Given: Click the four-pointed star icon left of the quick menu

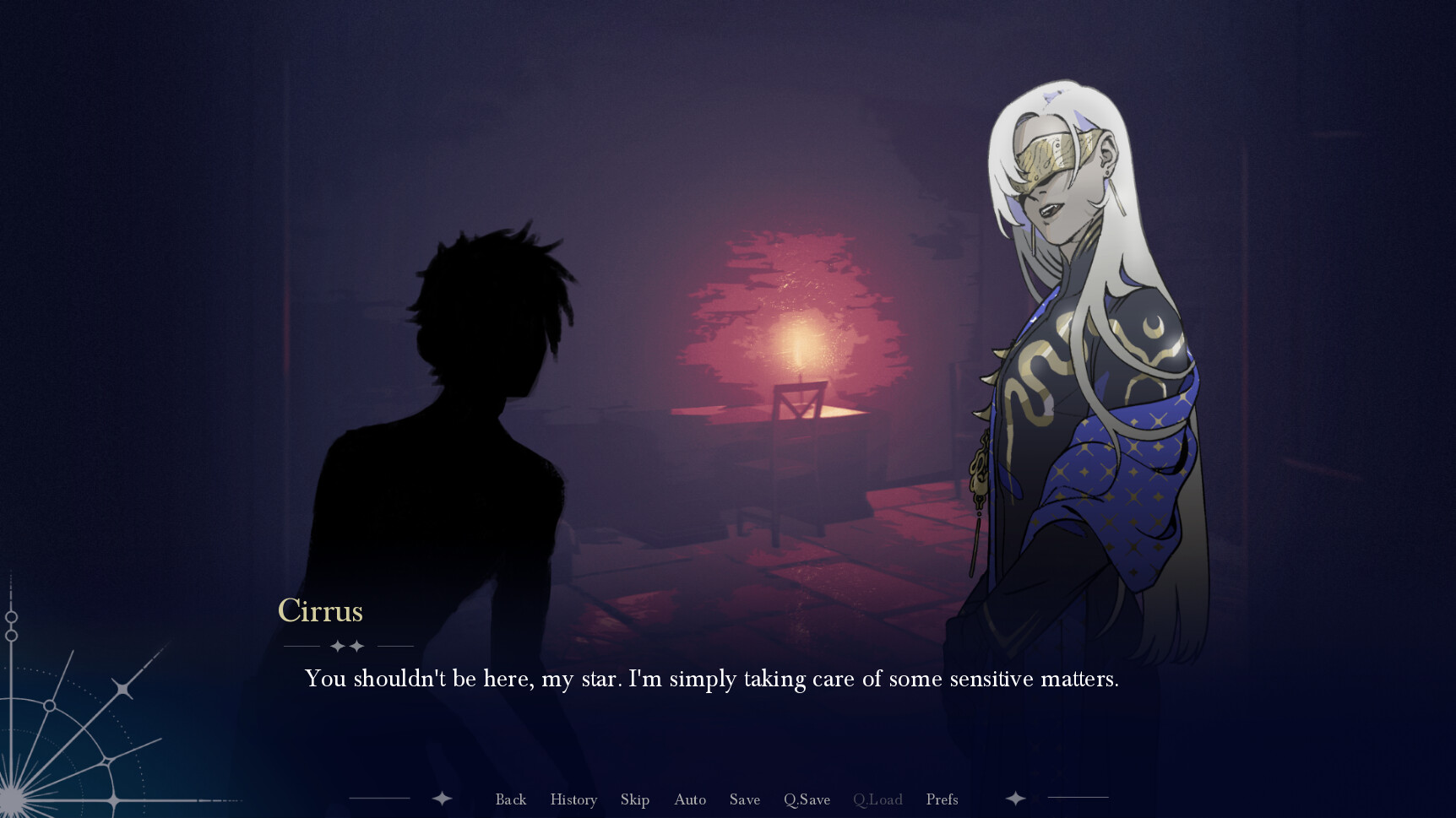Looking at the screenshot, I should coord(443,798).
